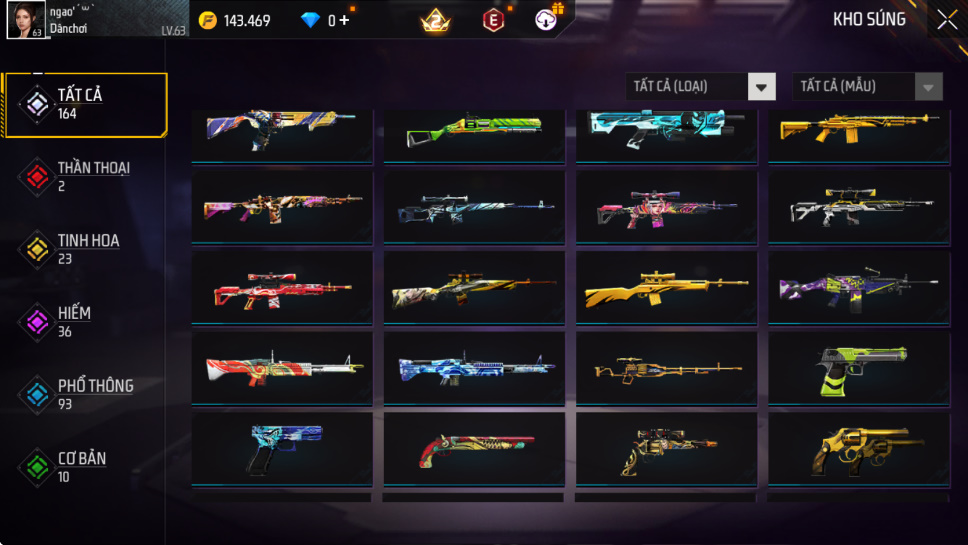The image size is (968, 545).
Task: Select the red flintlock pistol skin
Action: point(473,449)
